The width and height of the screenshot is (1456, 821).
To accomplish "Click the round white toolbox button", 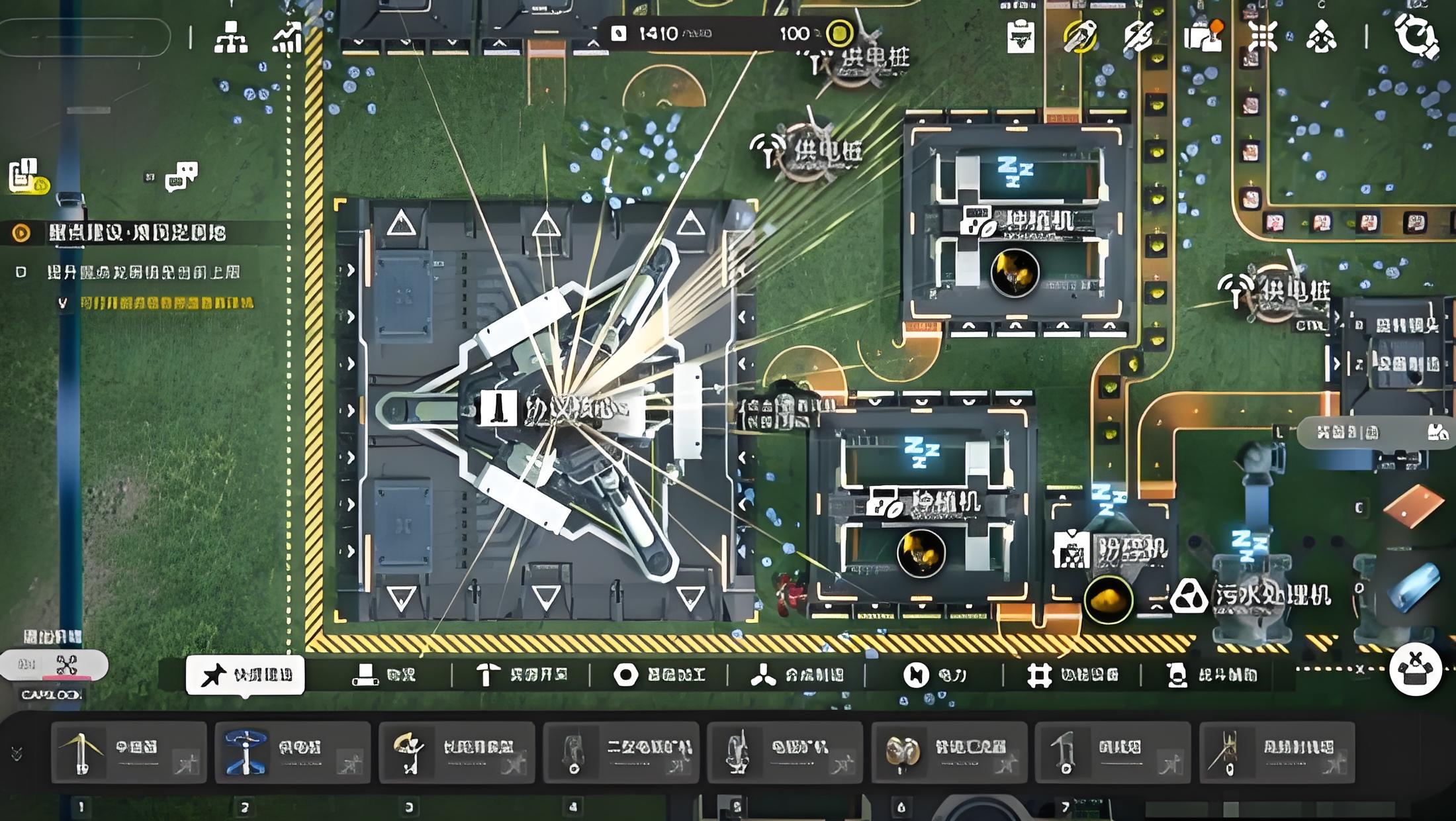I will point(1416,669).
